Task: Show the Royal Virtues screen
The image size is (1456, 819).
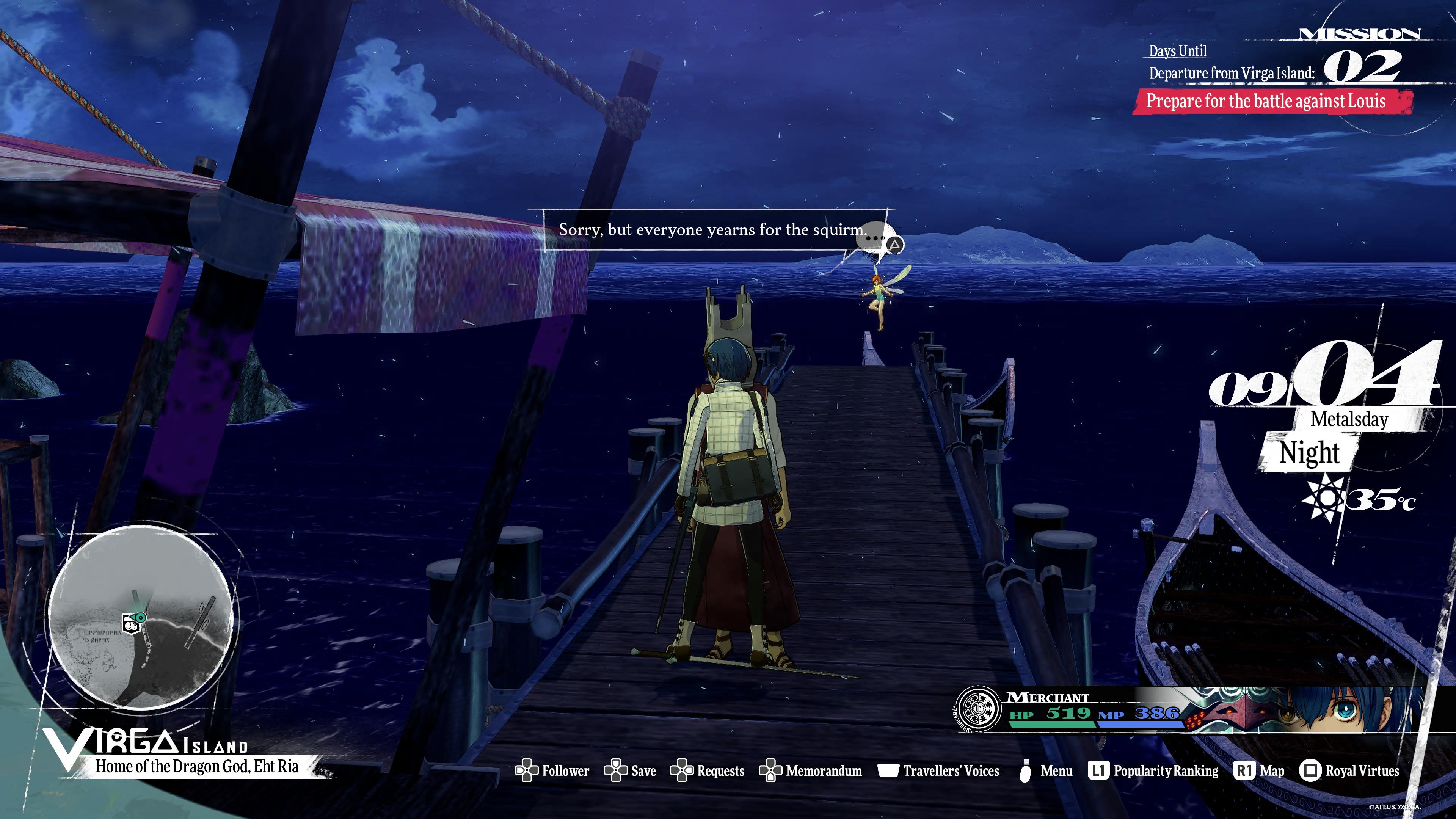Action: pyautogui.click(x=1349, y=771)
